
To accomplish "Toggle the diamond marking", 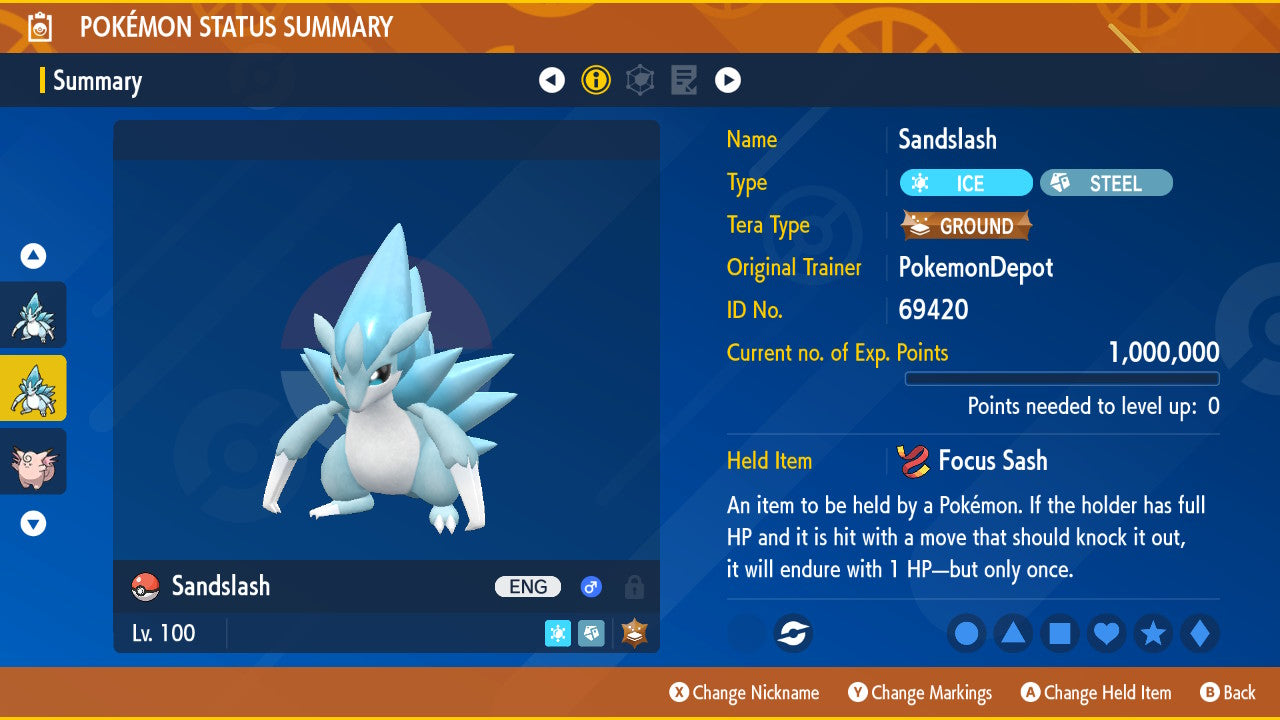I will [x=1200, y=634].
